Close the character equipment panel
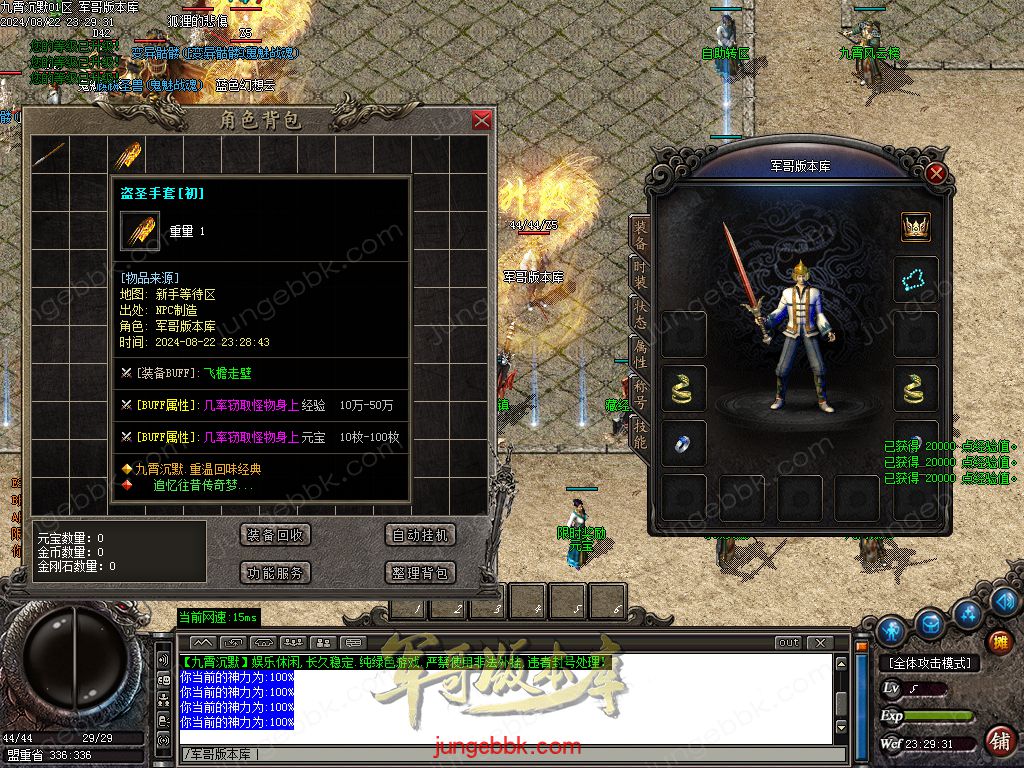Screen dimensions: 1024x768 pyautogui.click(x=936, y=173)
